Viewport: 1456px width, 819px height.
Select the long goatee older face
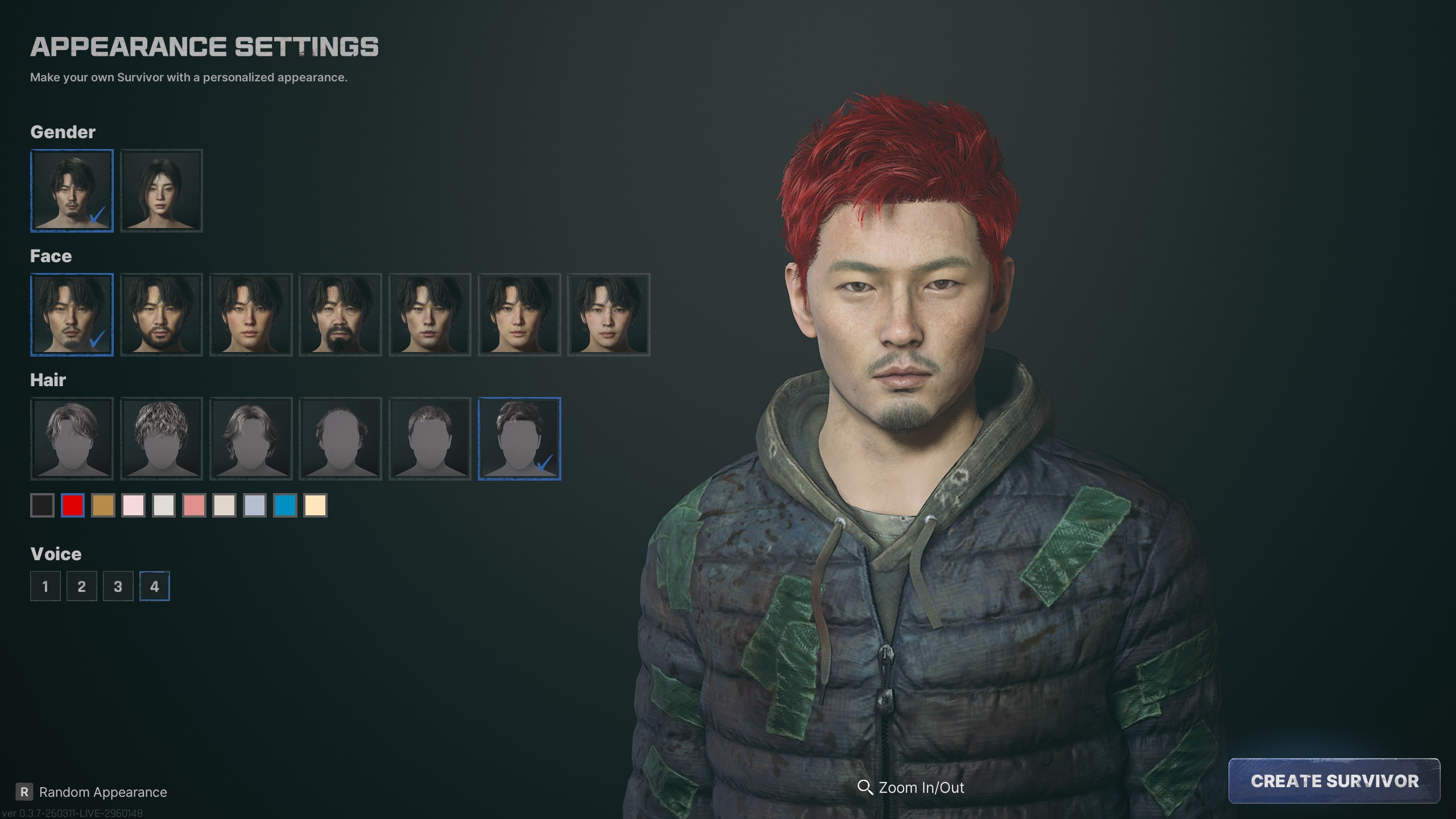point(340,315)
